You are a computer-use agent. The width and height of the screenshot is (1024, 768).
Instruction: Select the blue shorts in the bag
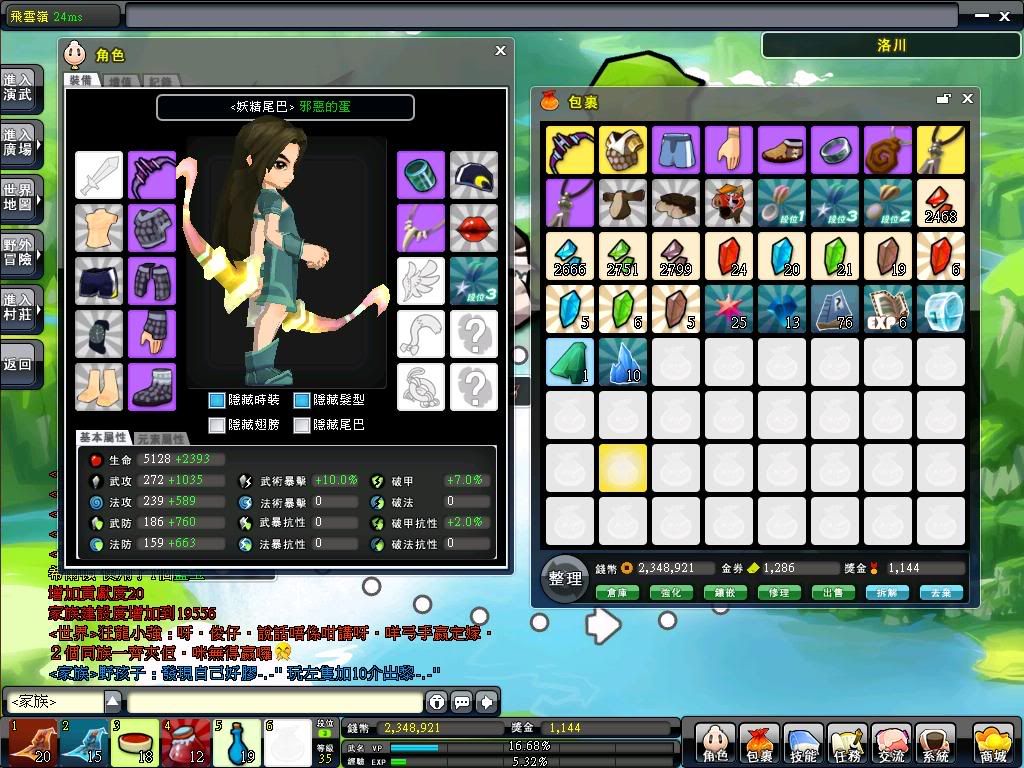(677, 150)
